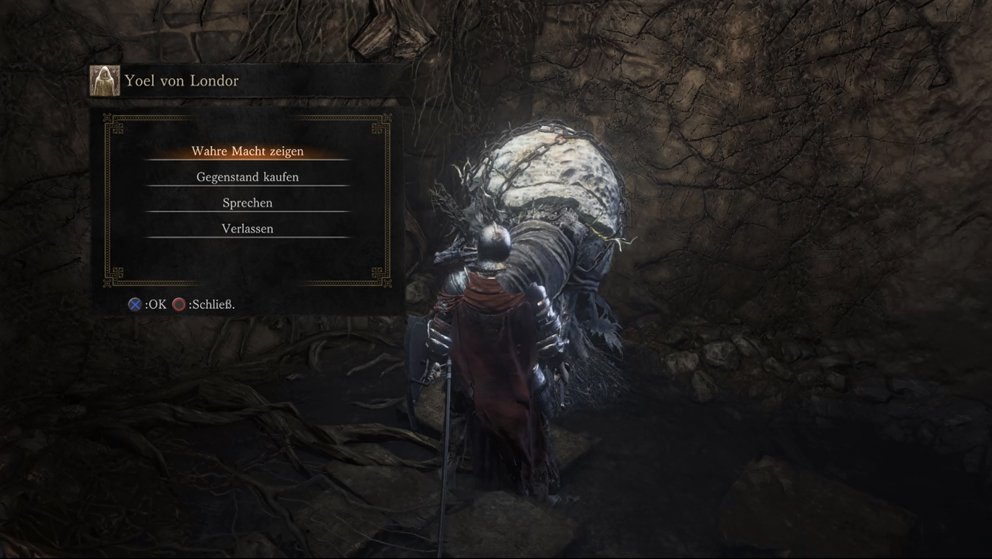
Task: Select the "Wahre Macht zeigen" option
Action: pos(247,151)
